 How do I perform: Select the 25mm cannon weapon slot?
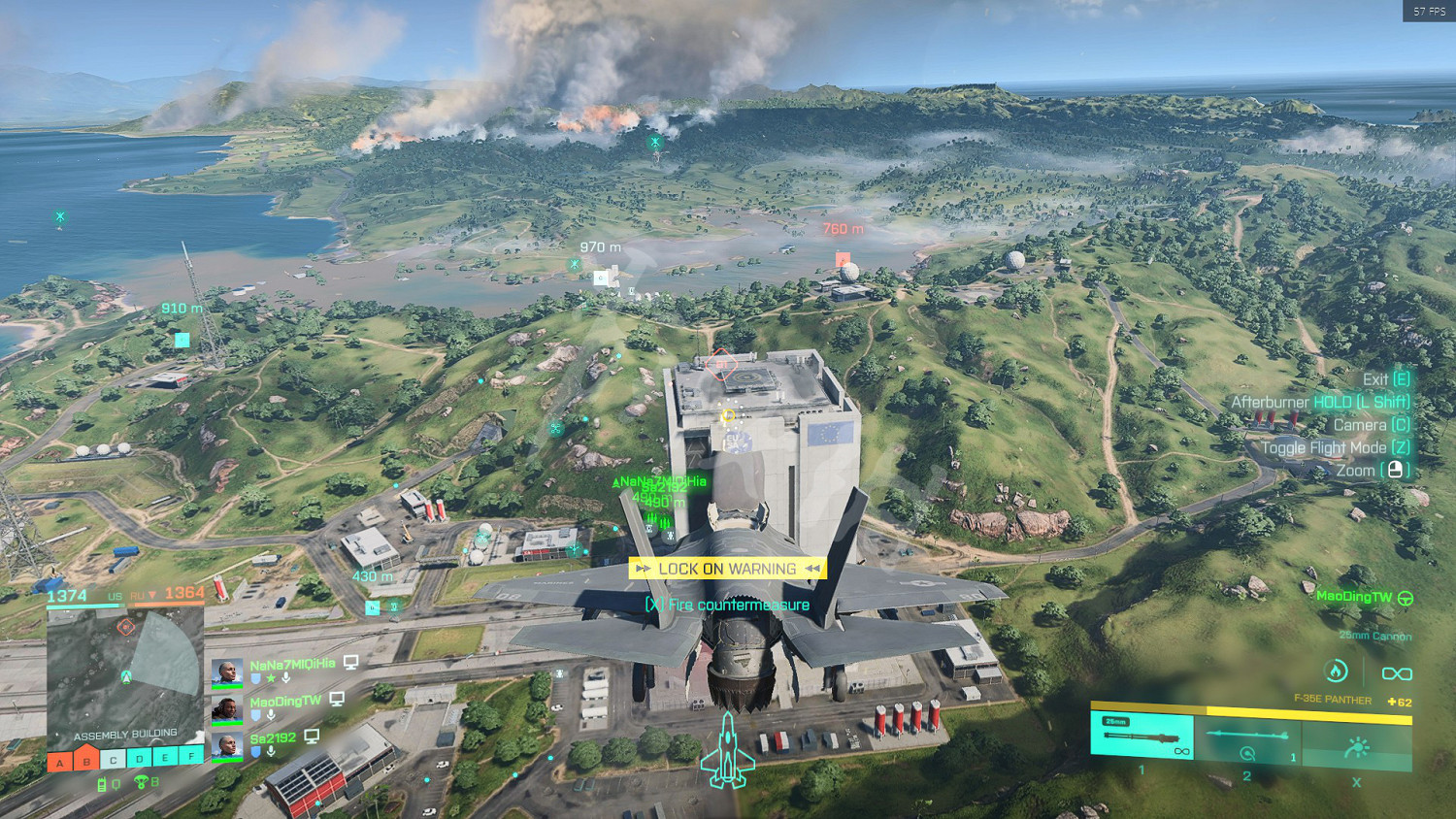[1142, 736]
